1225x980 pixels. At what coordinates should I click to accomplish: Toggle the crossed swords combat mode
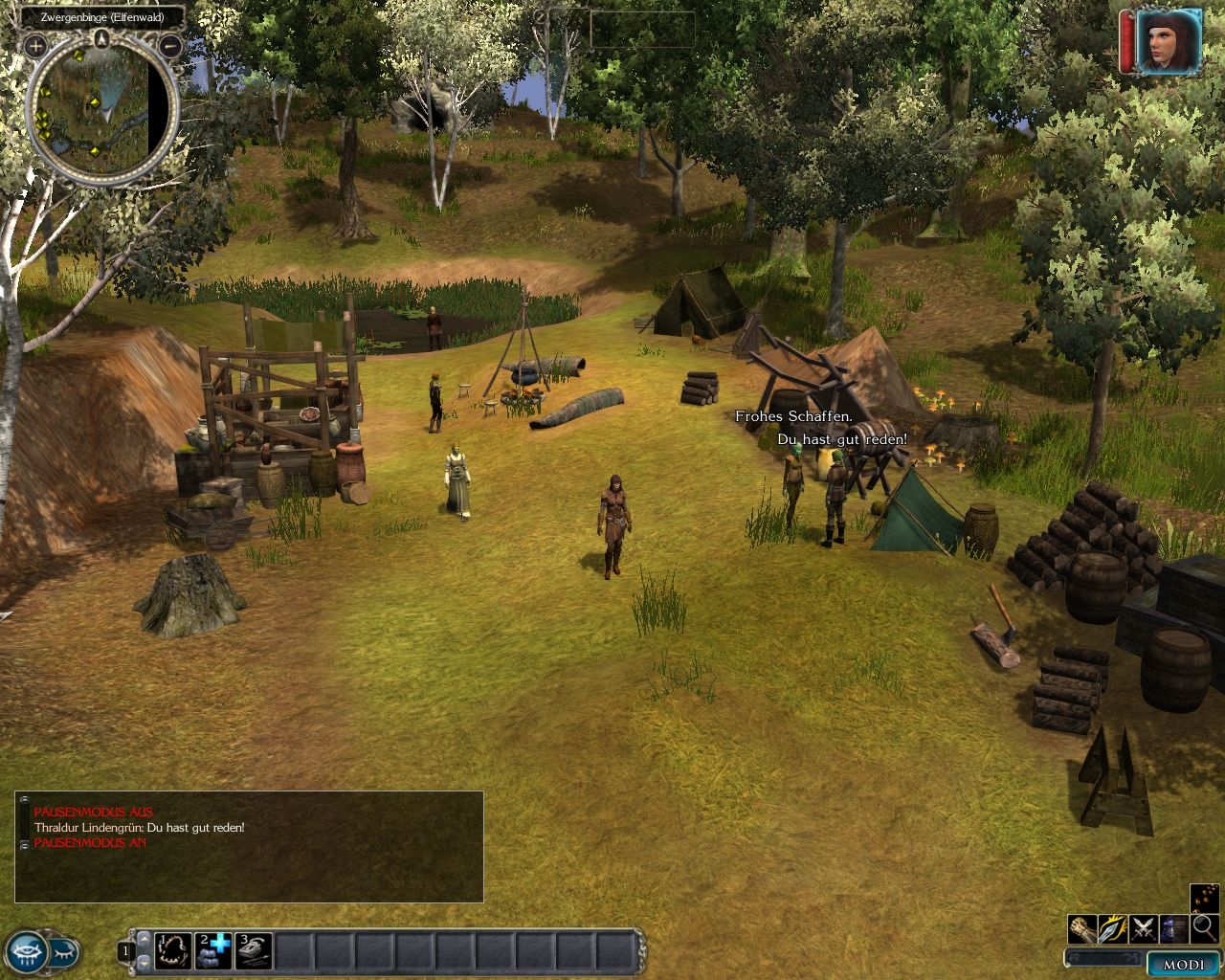pos(1144,928)
